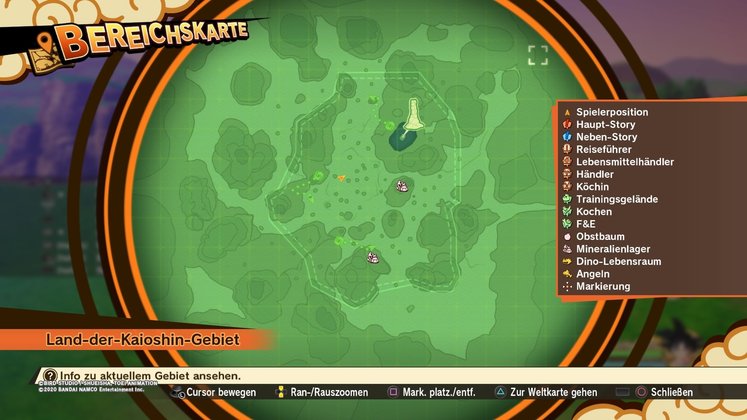Image resolution: width=747 pixels, height=420 pixels.
Task: Select the Köchin legend entry
Action: pos(596,187)
